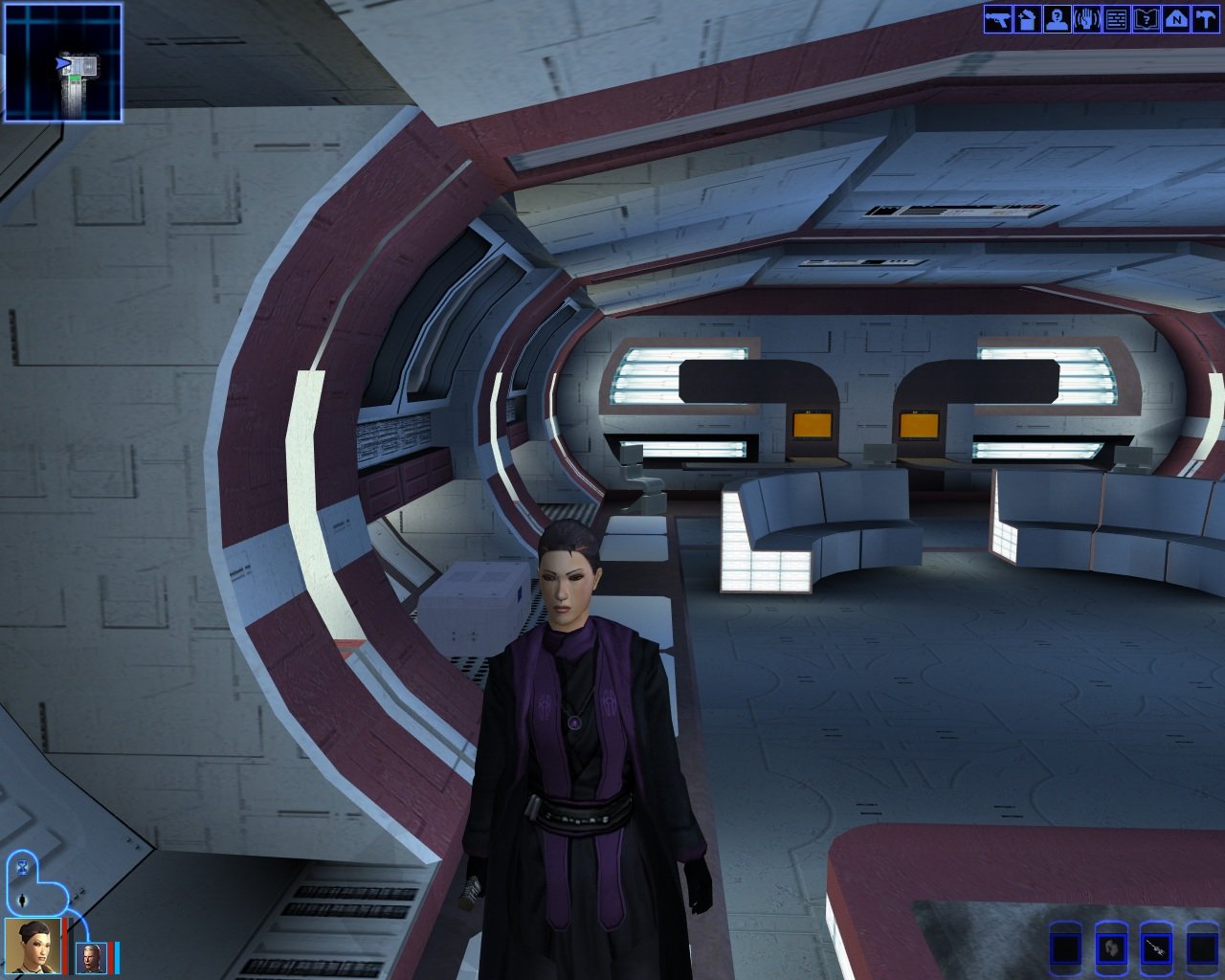
Task: Open the Equip screen blaster icon
Action: [x=998, y=19]
